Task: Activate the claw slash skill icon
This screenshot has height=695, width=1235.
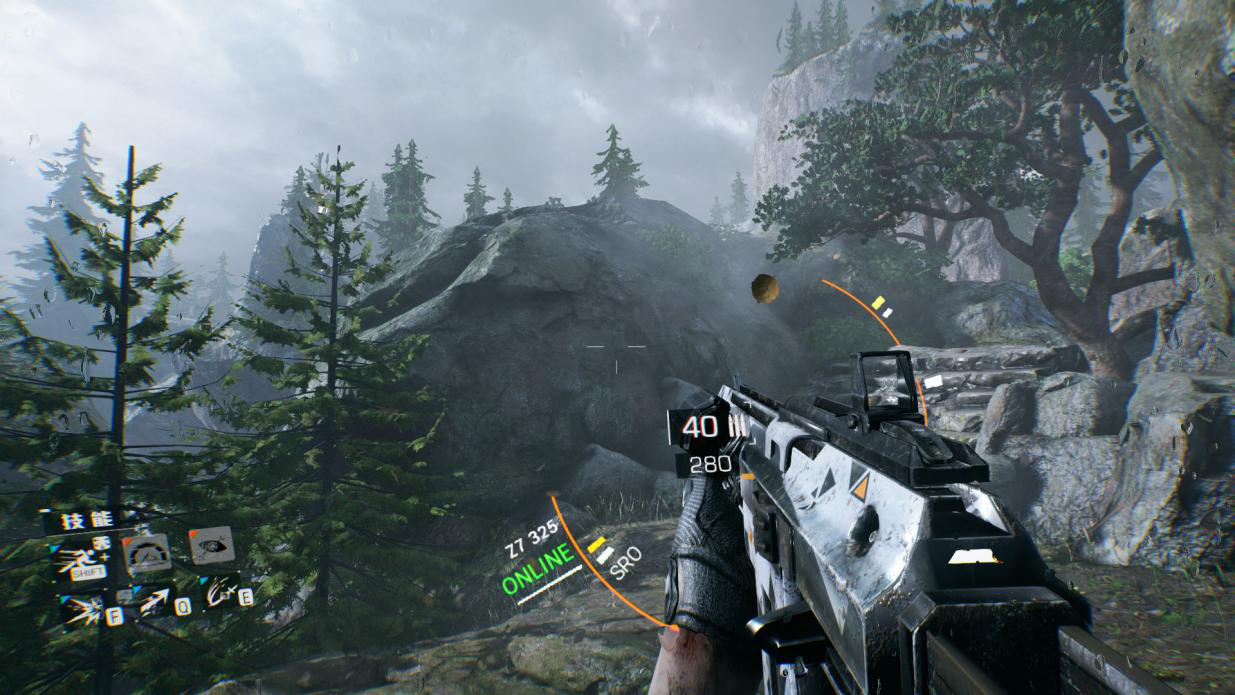Action: [x=220, y=593]
